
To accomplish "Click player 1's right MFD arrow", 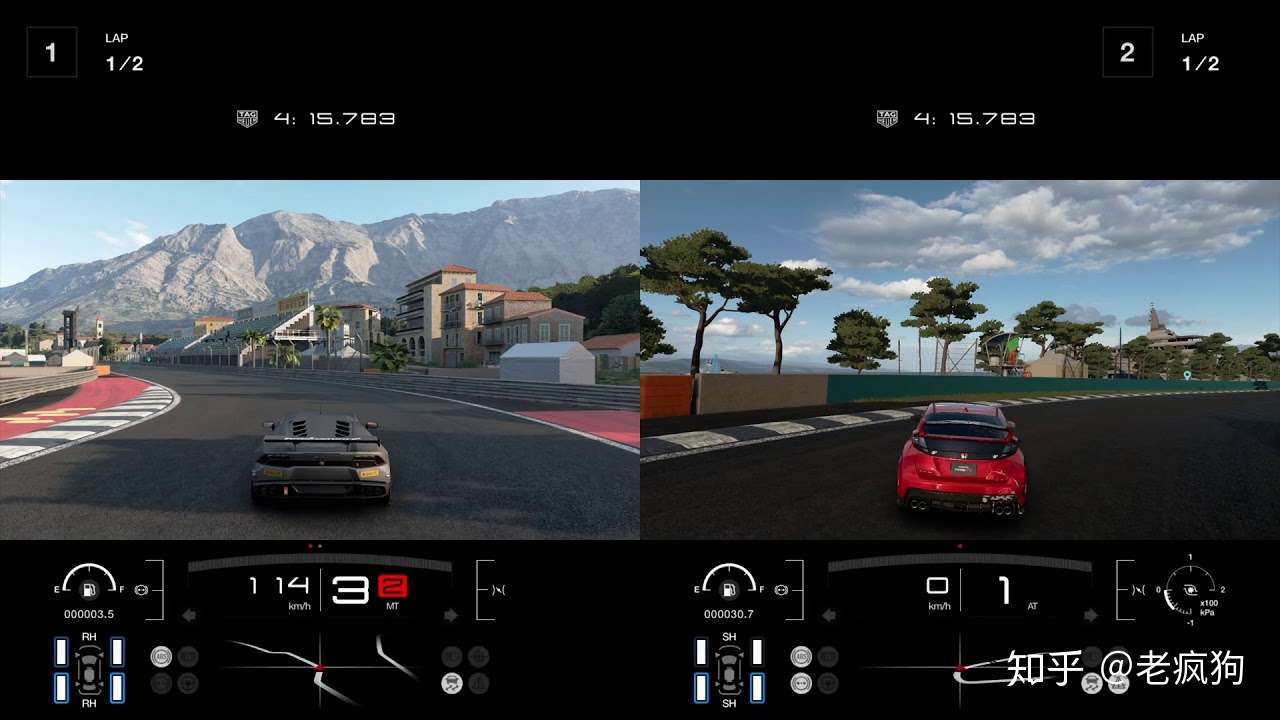I will [x=451, y=615].
